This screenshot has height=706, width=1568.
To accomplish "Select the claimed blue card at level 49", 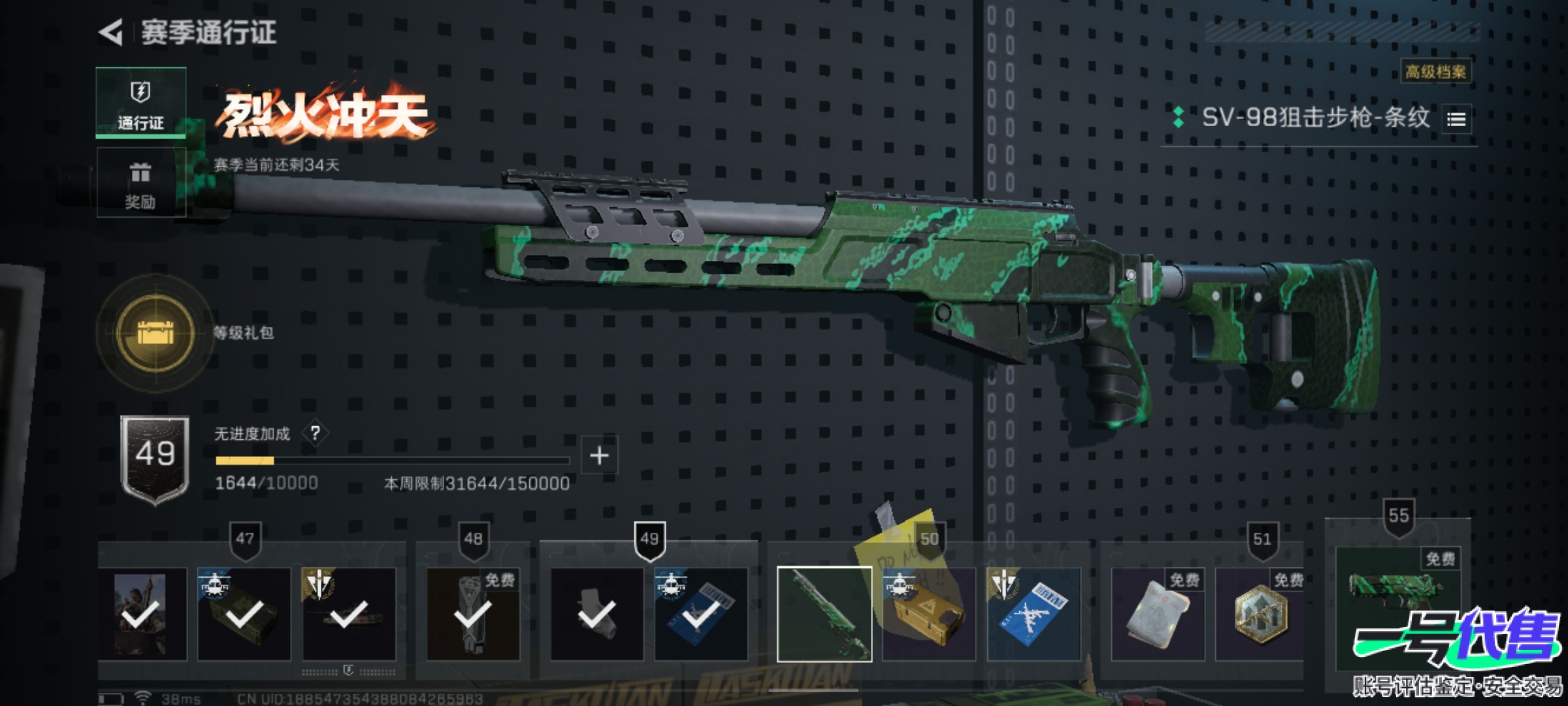I will [701, 614].
